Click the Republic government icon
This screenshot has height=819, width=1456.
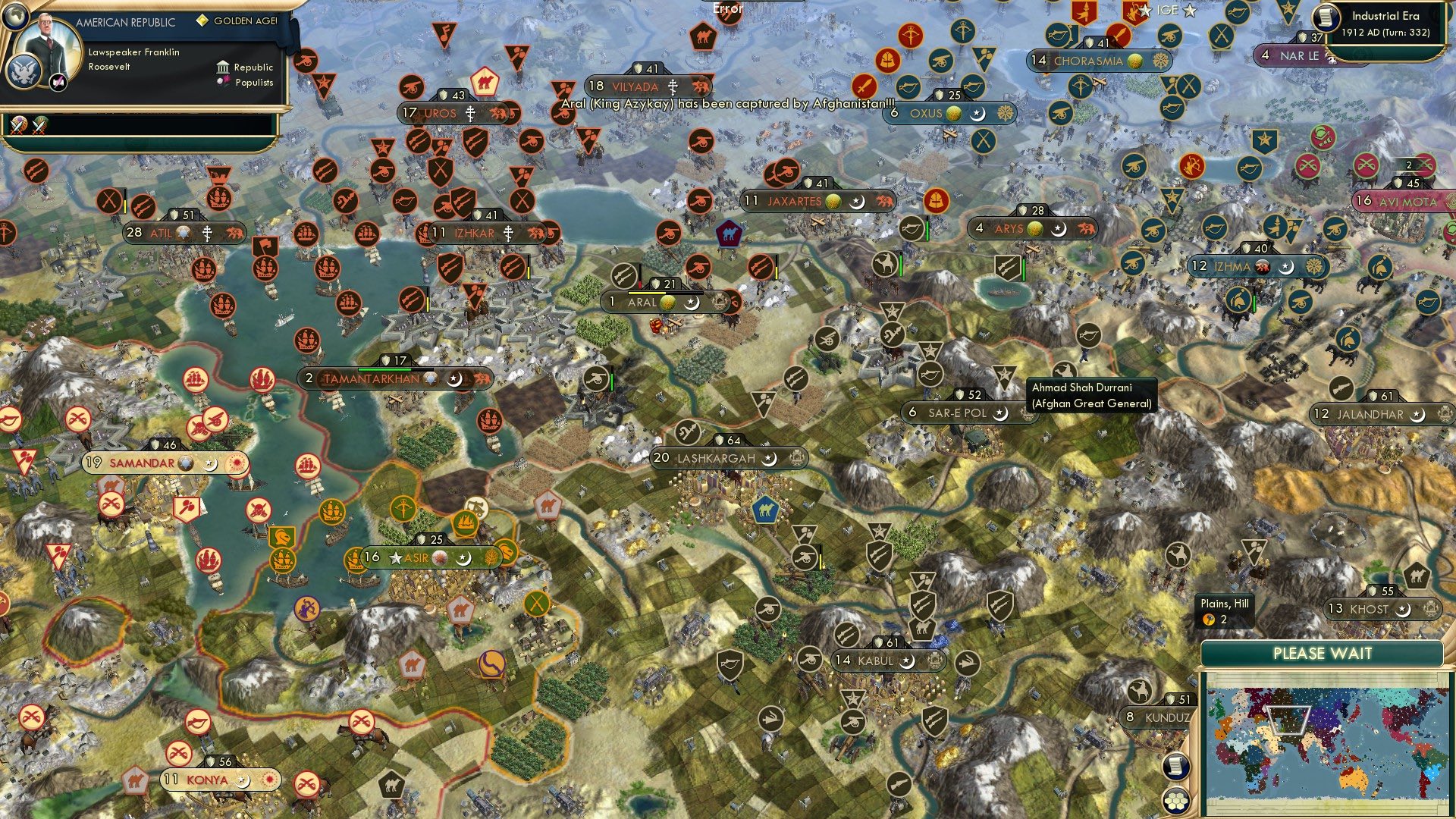coord(223,67)
